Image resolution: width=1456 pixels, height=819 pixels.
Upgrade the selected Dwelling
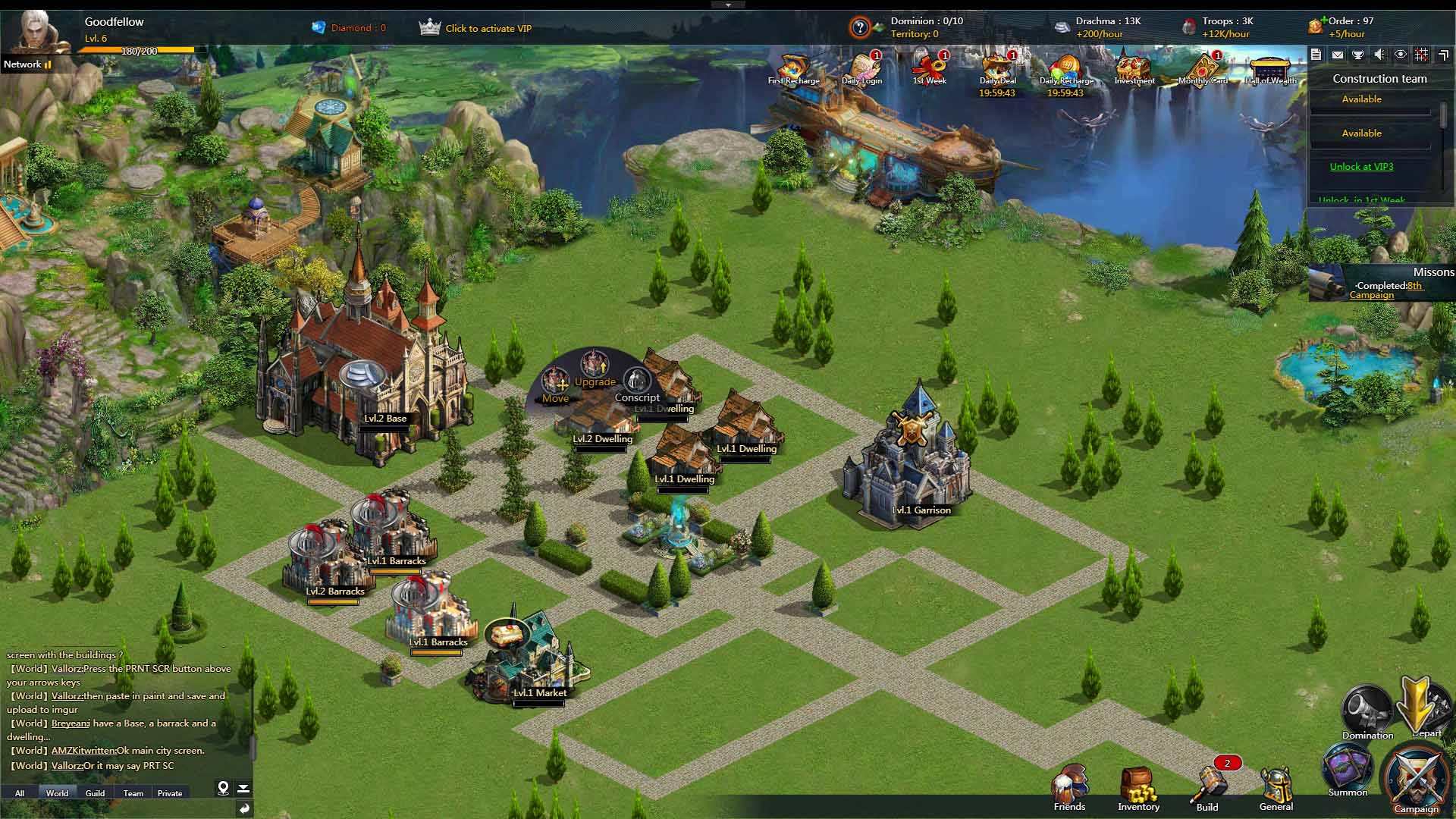pyautogui.click(x=595, y=369)
